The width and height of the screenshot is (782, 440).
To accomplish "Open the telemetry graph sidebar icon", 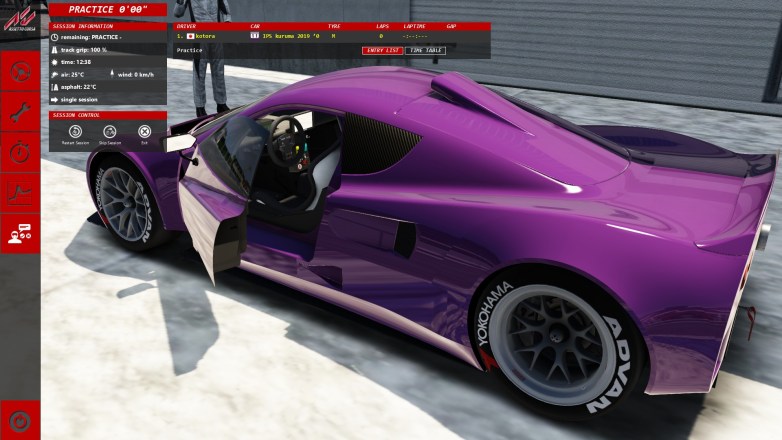I will click(x=20, y=192).
